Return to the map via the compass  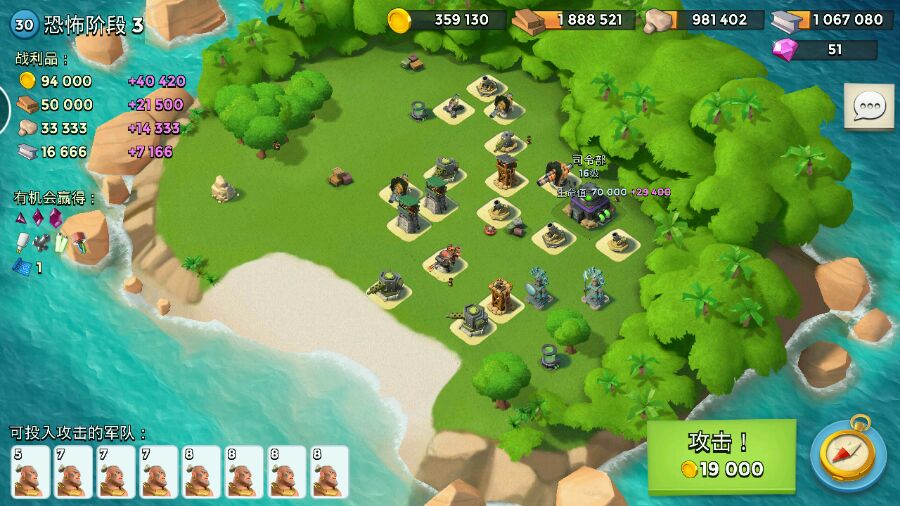[x=847, y=454]
